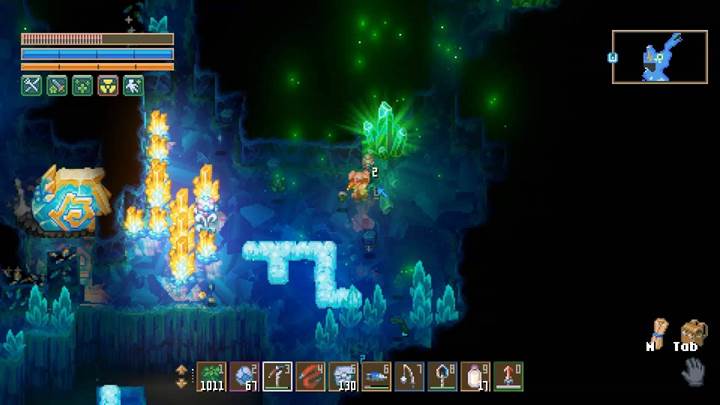Equip the fishing rod in slot 7
720x405 pixels.
(x=410, y=376)
